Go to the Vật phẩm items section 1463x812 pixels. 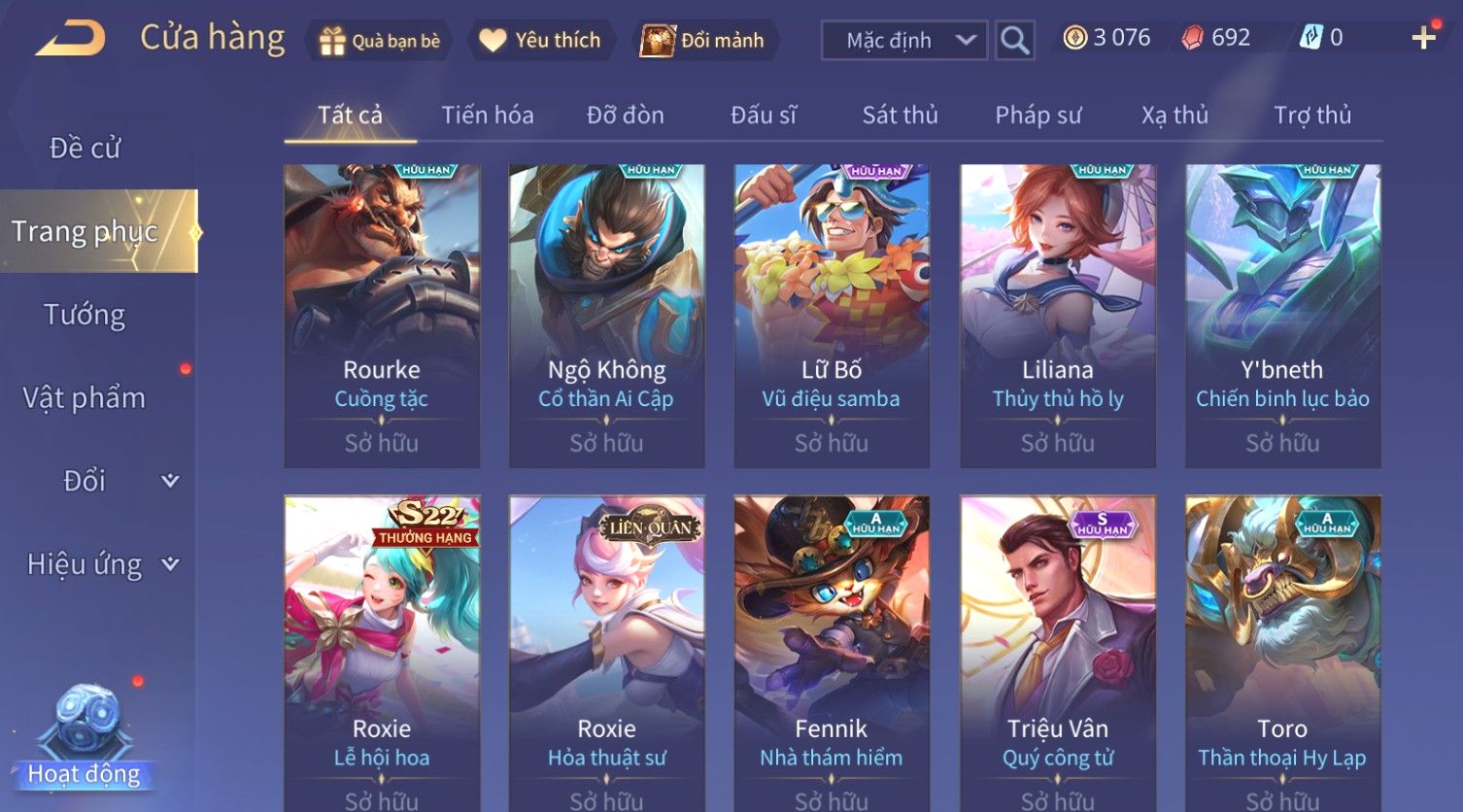coord(85,398)
